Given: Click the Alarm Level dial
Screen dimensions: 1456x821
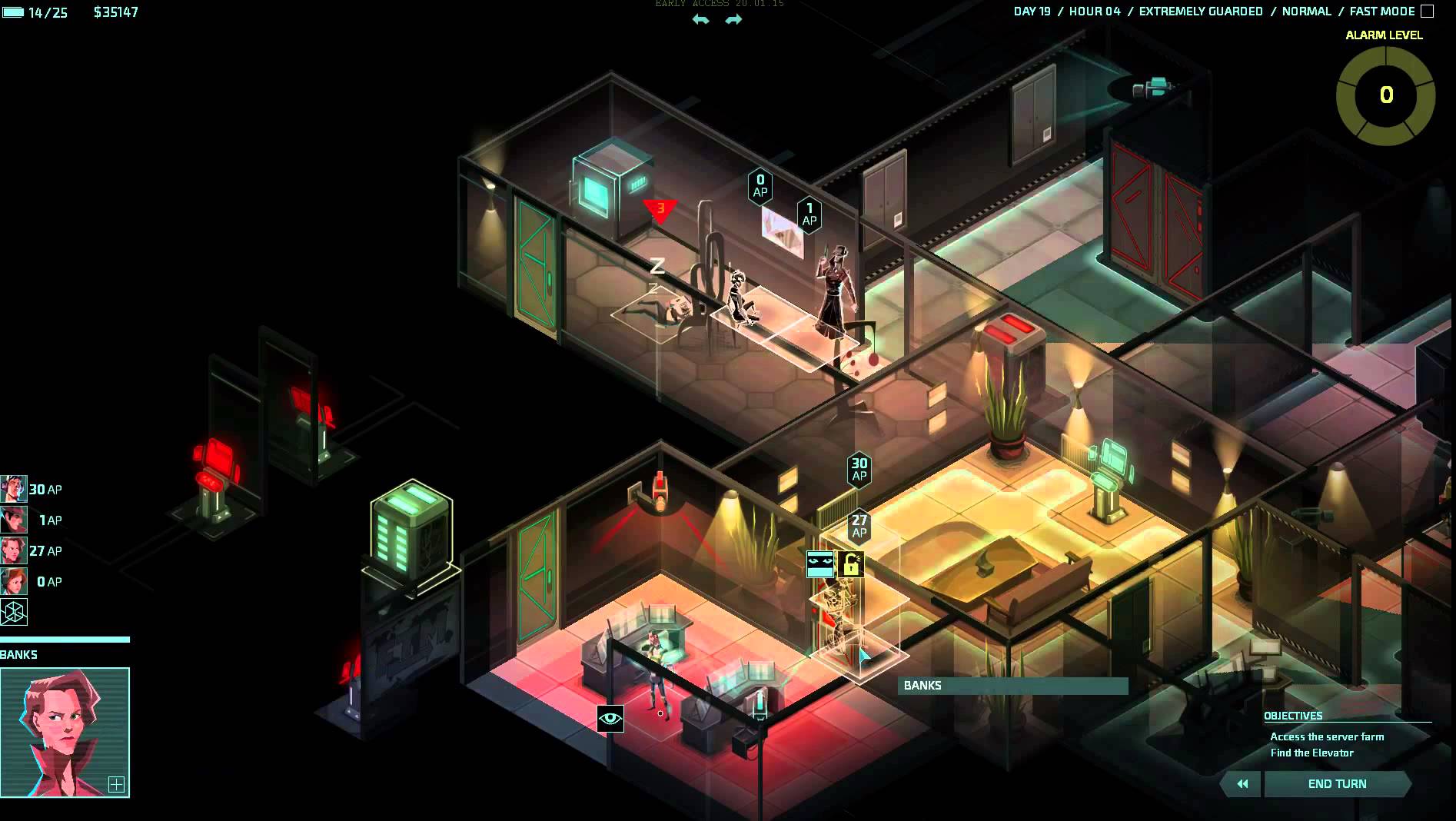Looking at the screenshot, I should [x=1385, y=95].
